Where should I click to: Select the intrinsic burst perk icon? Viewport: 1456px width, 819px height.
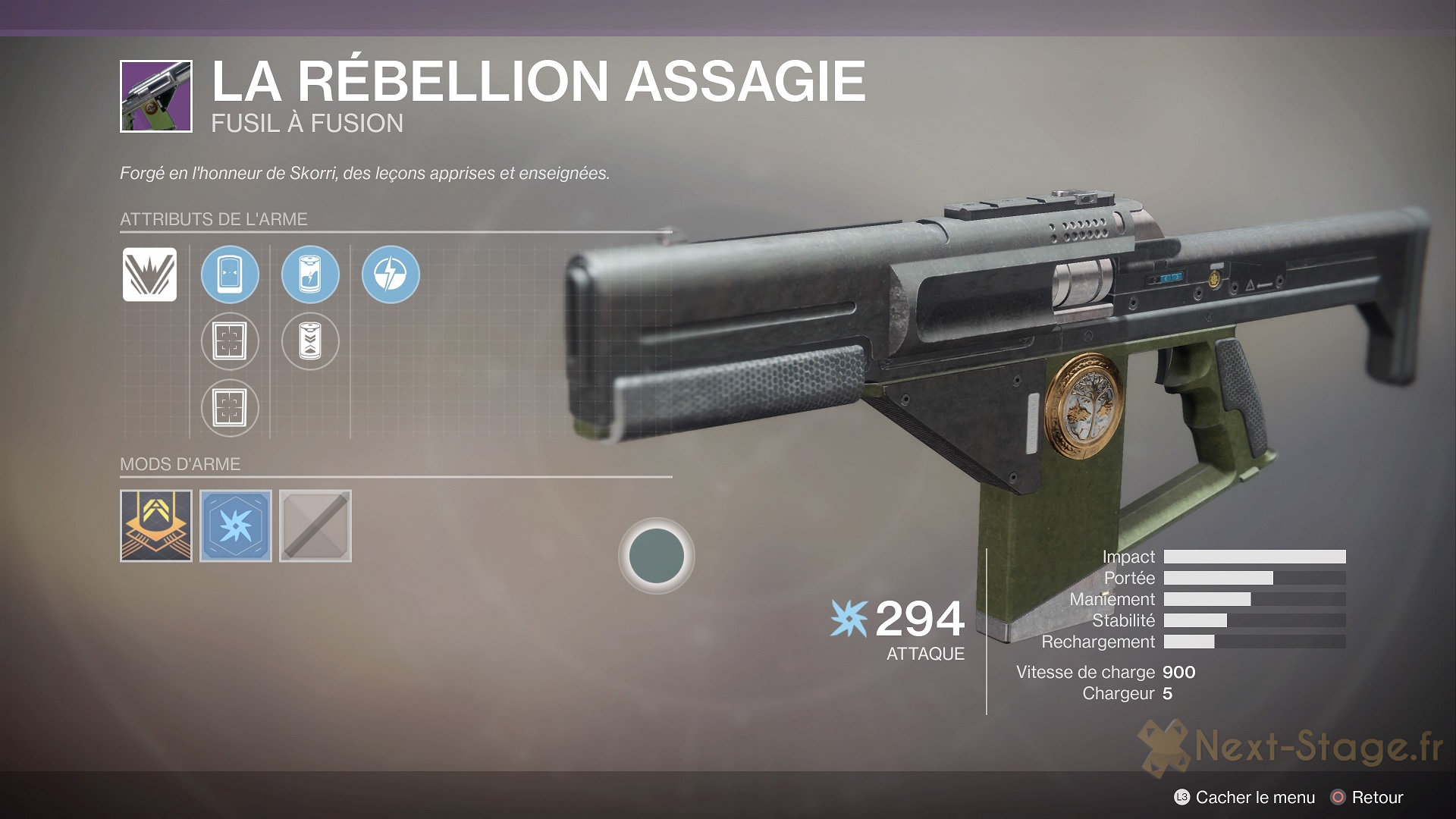click(x=150, y=275)
